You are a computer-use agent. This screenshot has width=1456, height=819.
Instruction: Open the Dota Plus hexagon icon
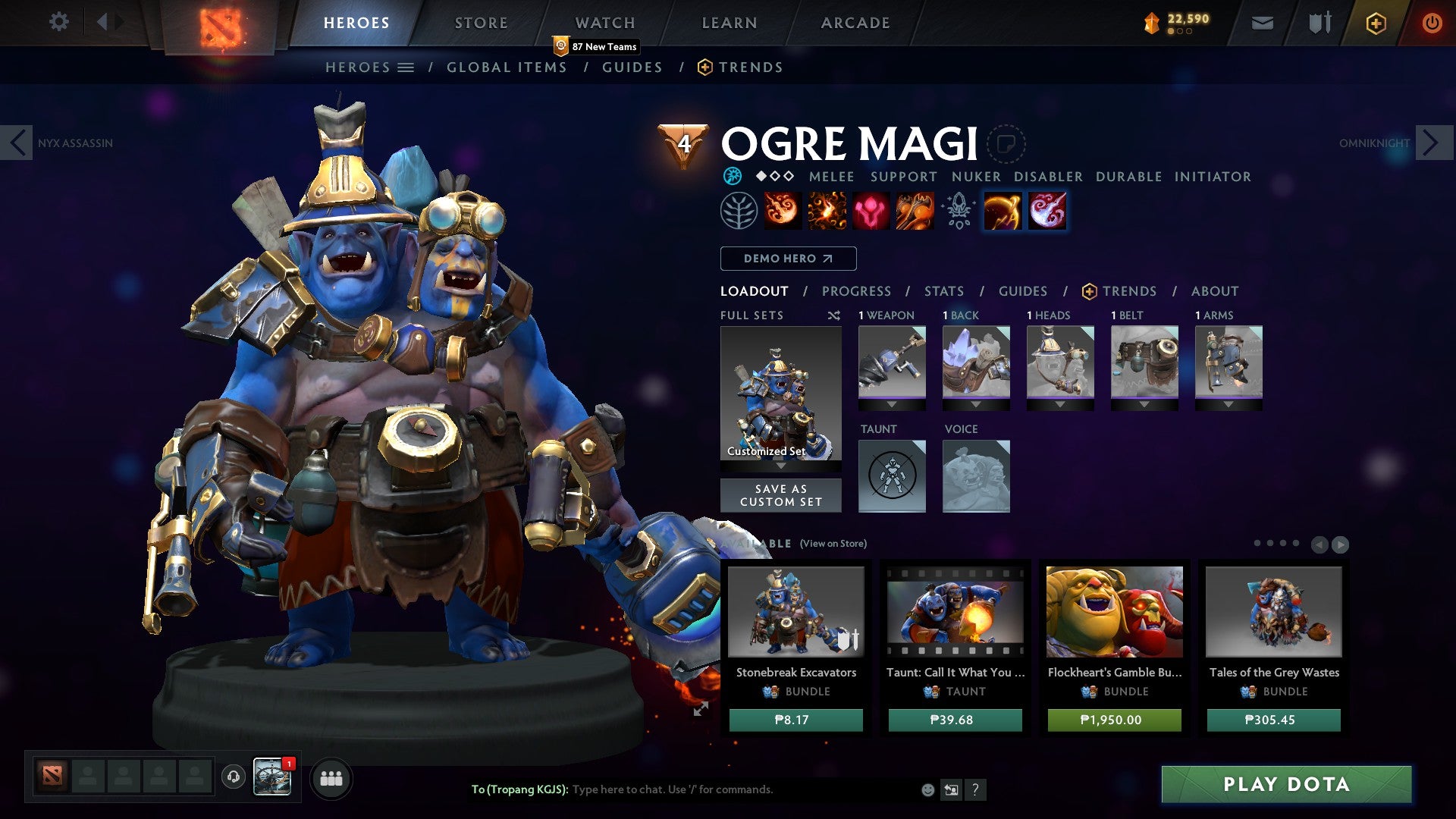pos(1375,23)
